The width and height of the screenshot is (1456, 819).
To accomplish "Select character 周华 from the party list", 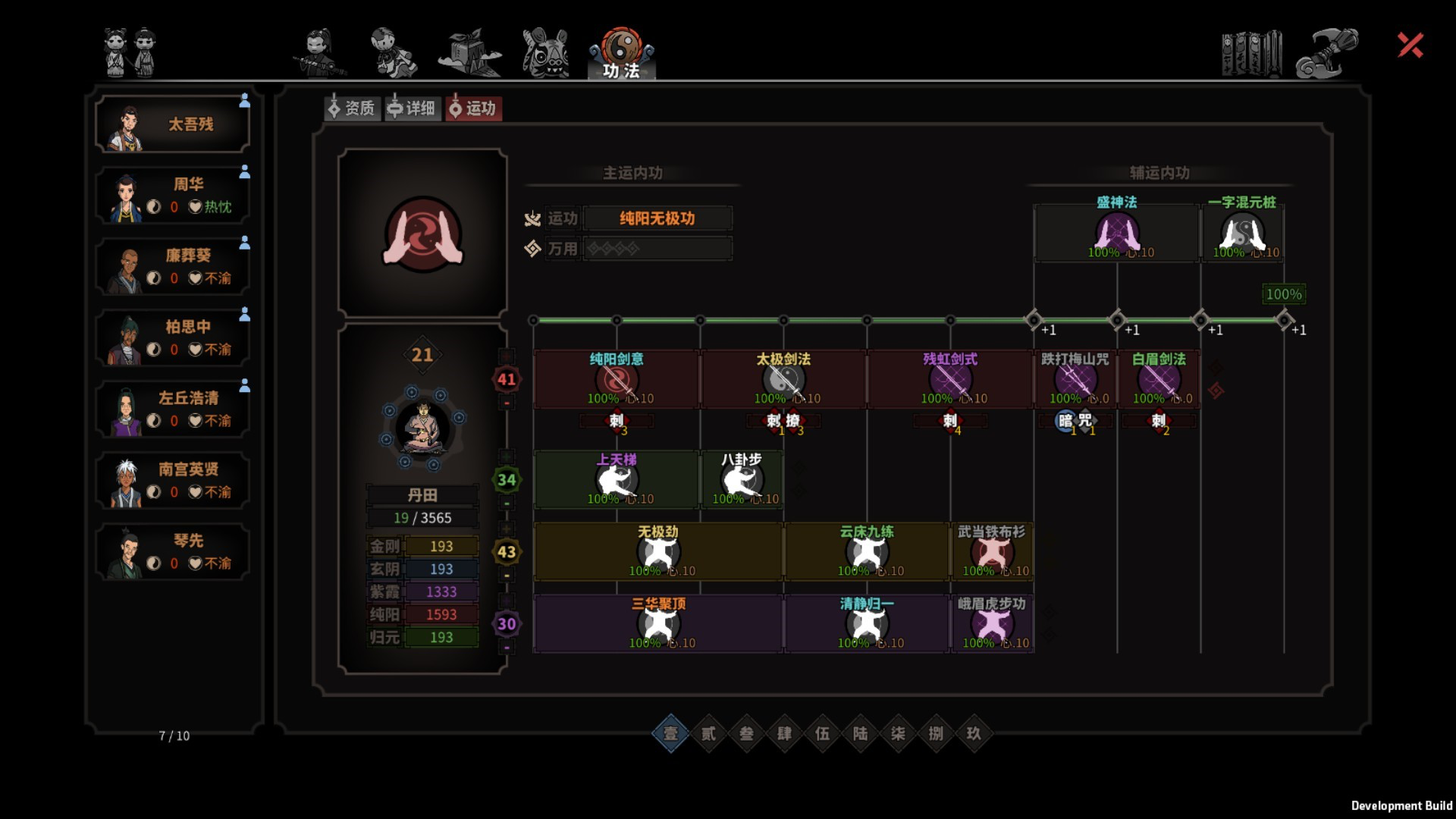I will (x=173, y=196).
